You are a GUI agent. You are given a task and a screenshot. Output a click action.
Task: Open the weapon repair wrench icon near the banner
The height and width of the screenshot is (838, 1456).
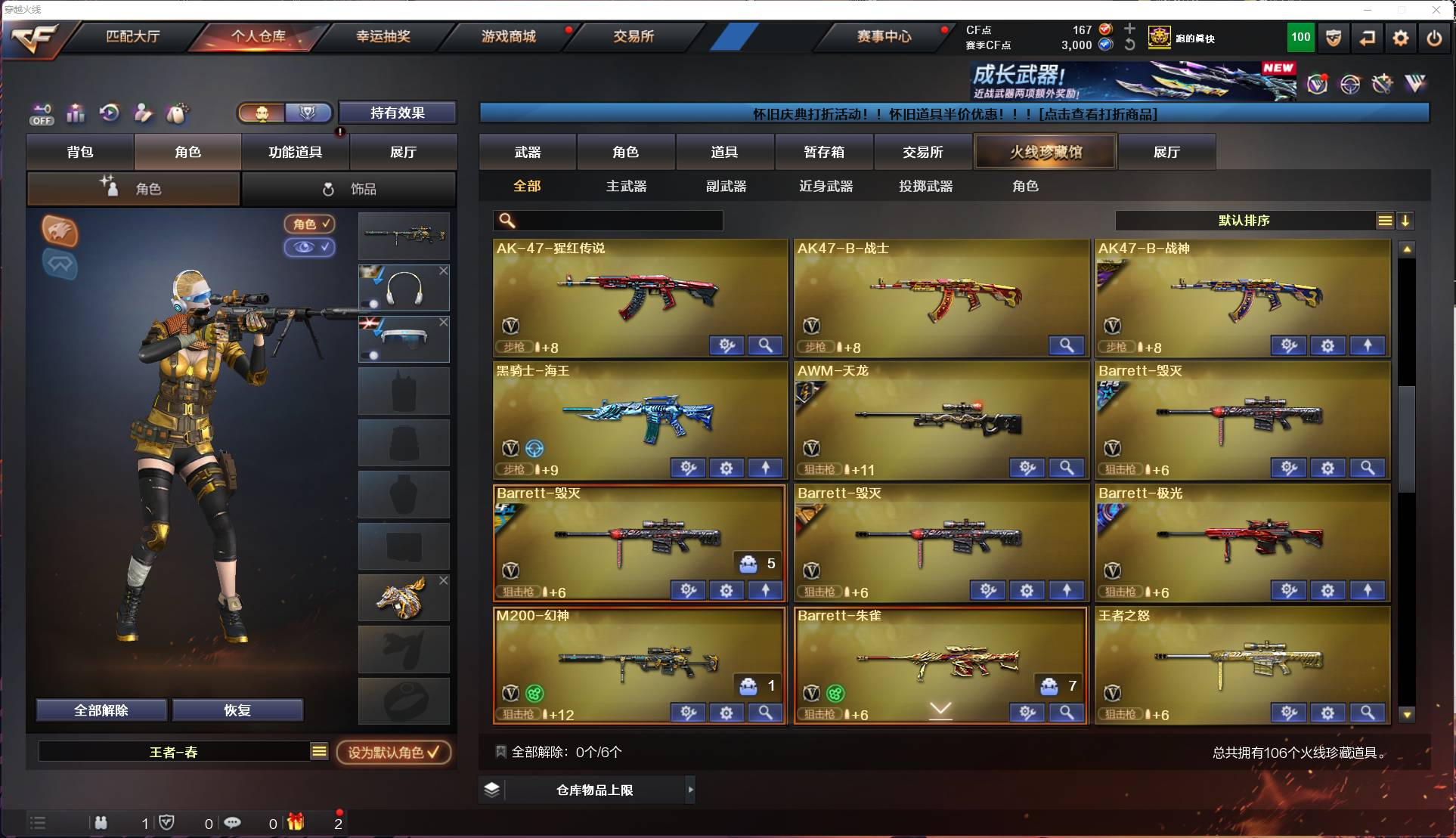[1382, 85]
